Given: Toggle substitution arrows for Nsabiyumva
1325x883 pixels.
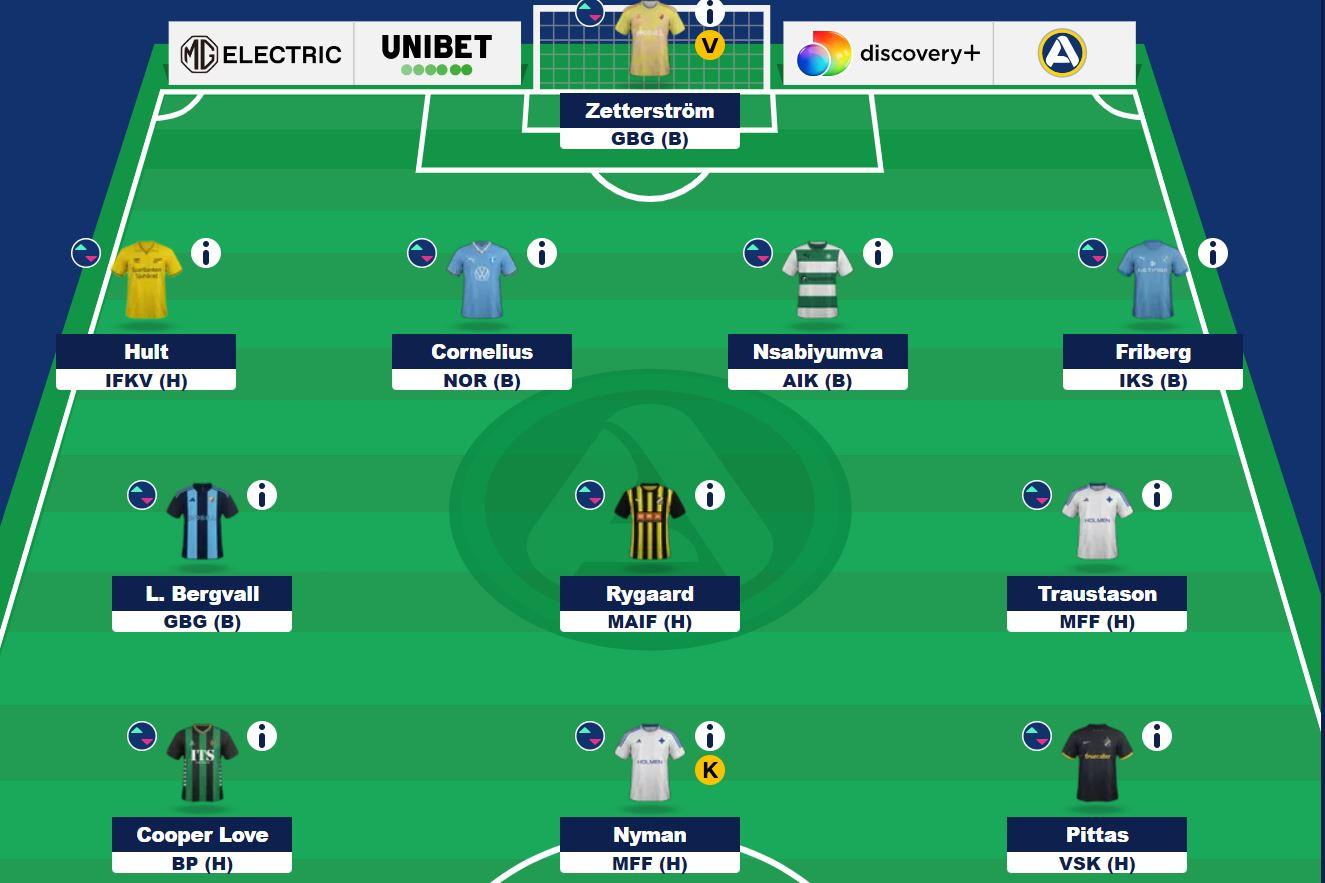Looking at the screenshot, I should (x=757, y=253).
